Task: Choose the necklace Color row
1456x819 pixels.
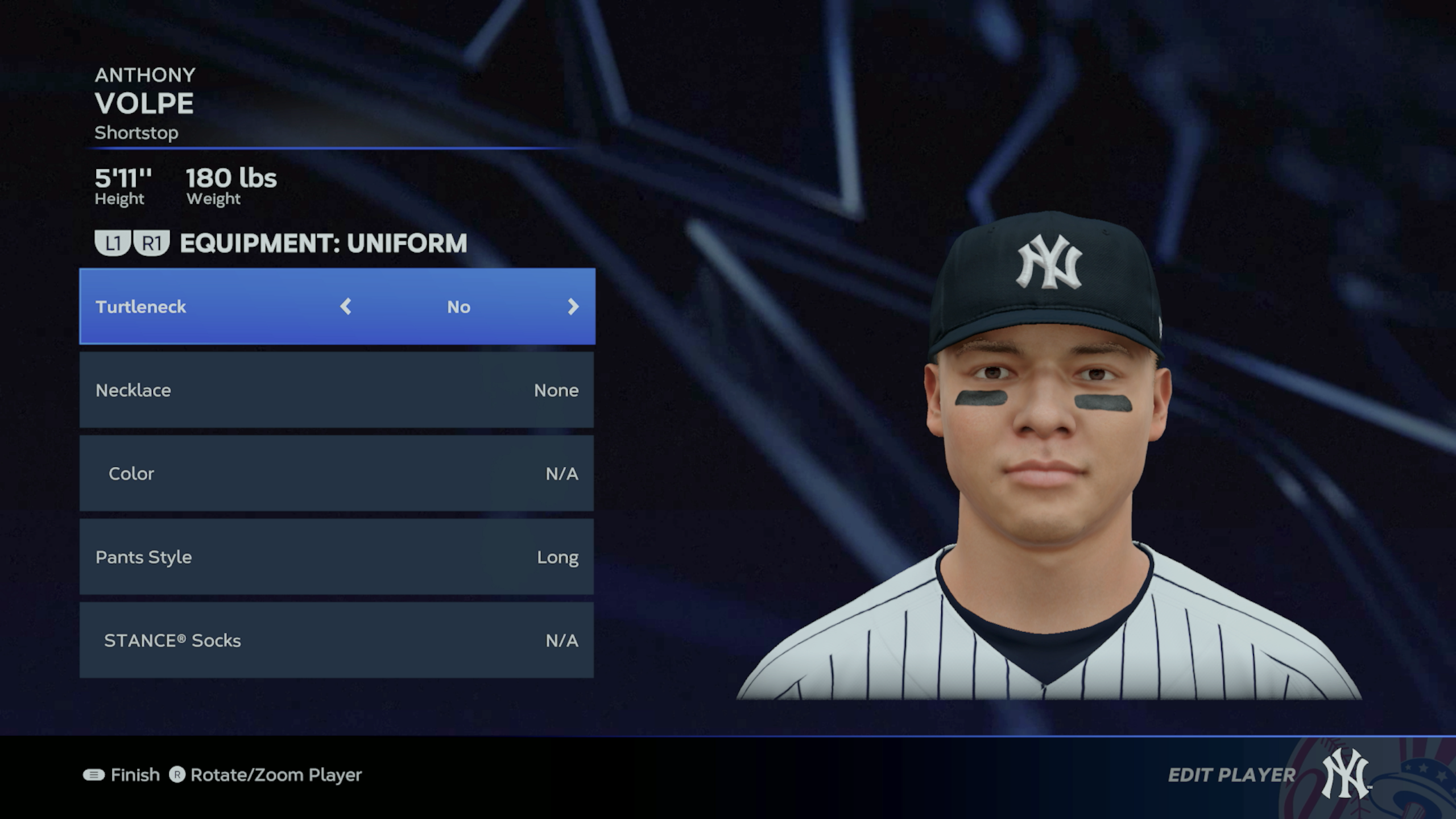Action: tap(337, 473)
